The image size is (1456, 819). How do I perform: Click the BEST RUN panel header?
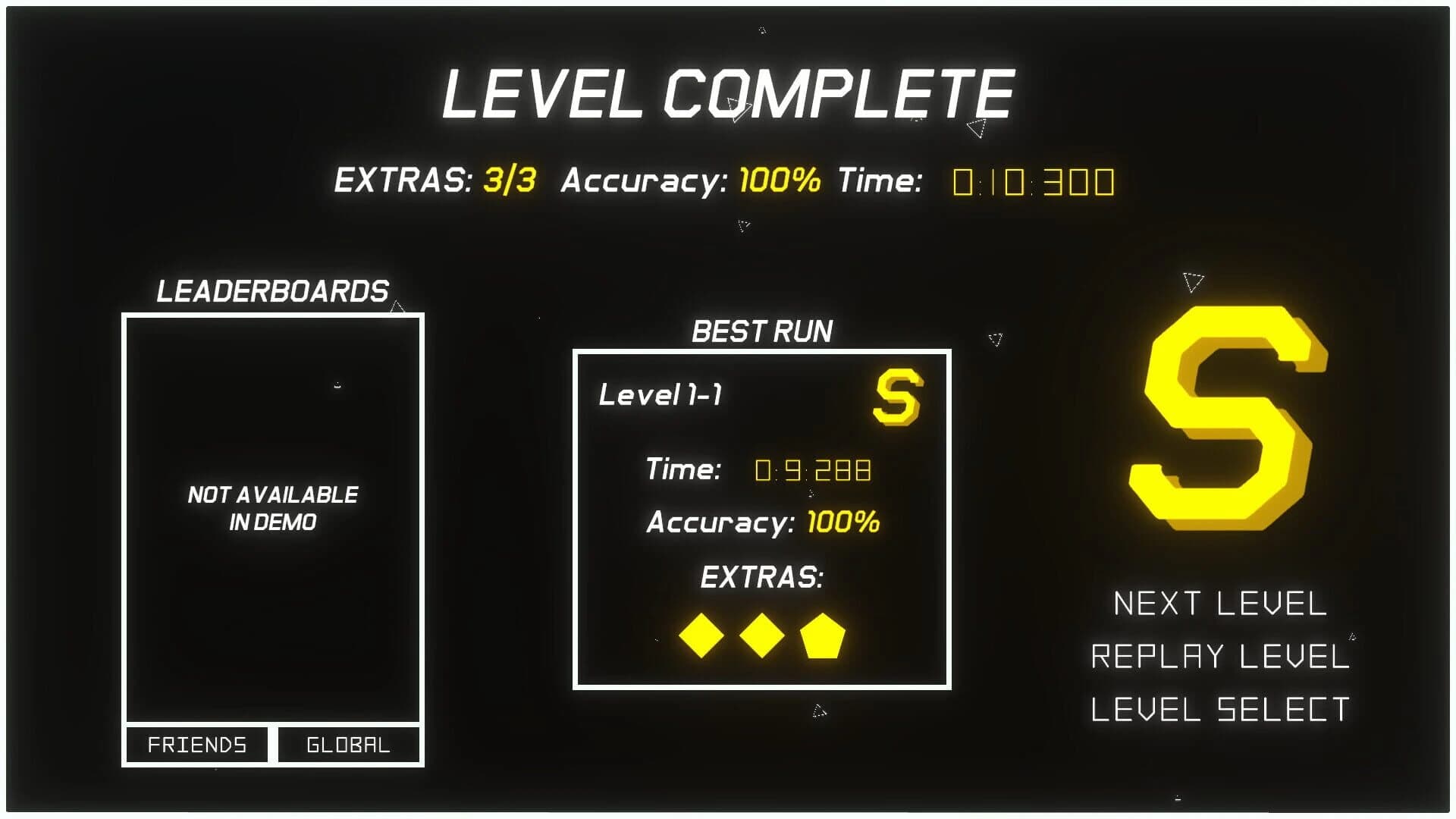point(761,330)
